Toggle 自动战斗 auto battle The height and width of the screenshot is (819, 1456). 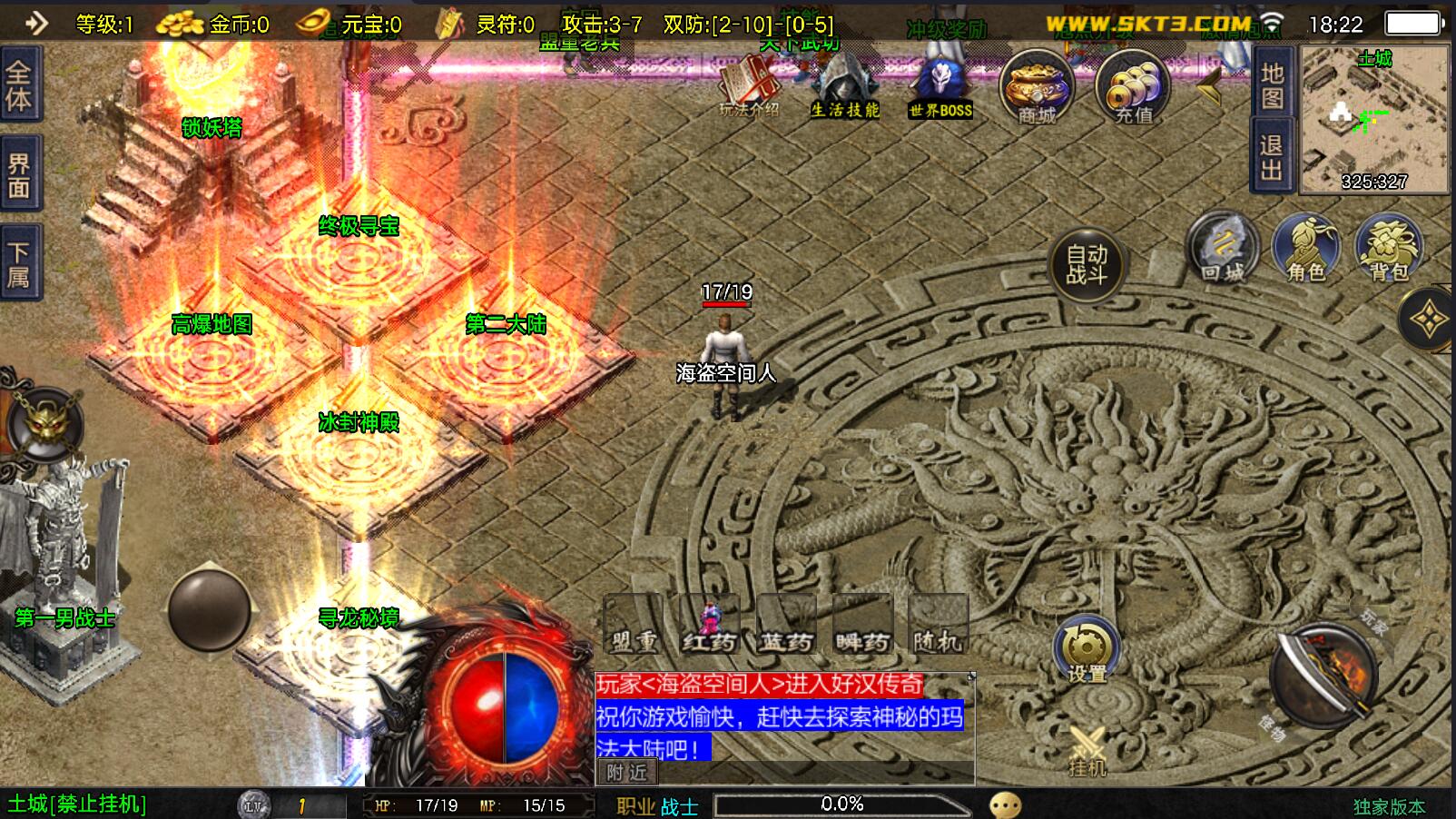tap(1087, 264)
